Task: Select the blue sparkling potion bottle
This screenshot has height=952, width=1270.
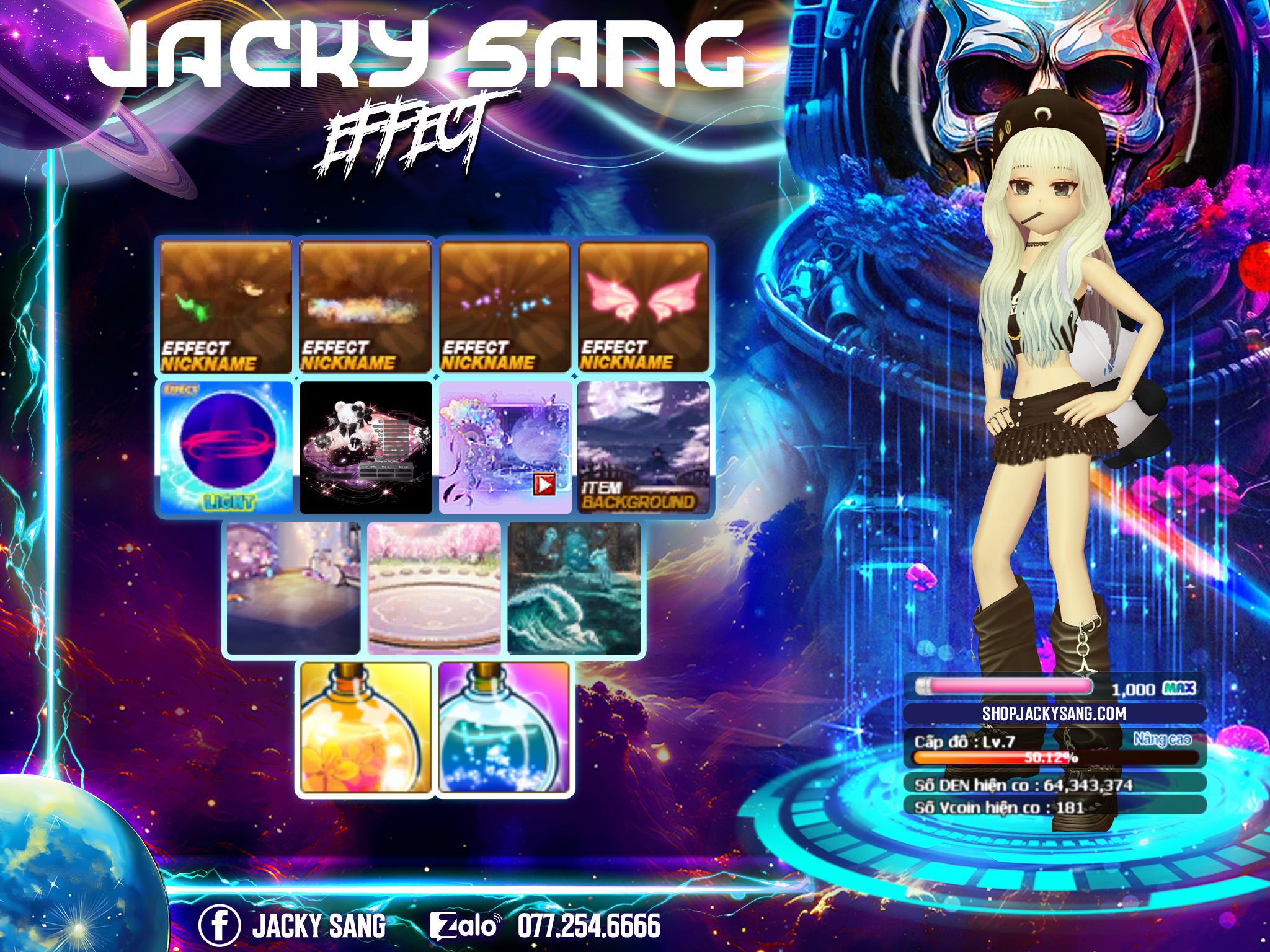Action: tap(504, 728)
